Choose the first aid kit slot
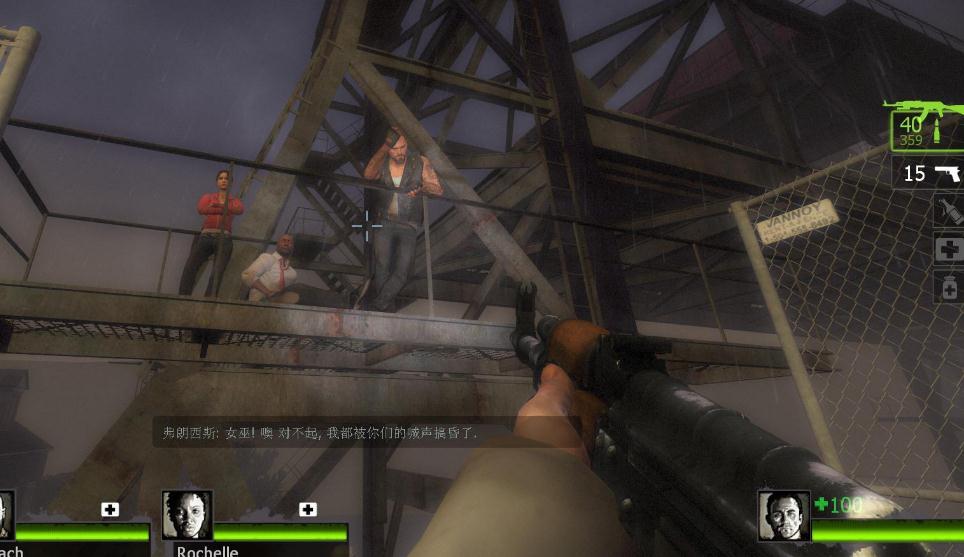The image size is (964, 557). tap(948, 249)
